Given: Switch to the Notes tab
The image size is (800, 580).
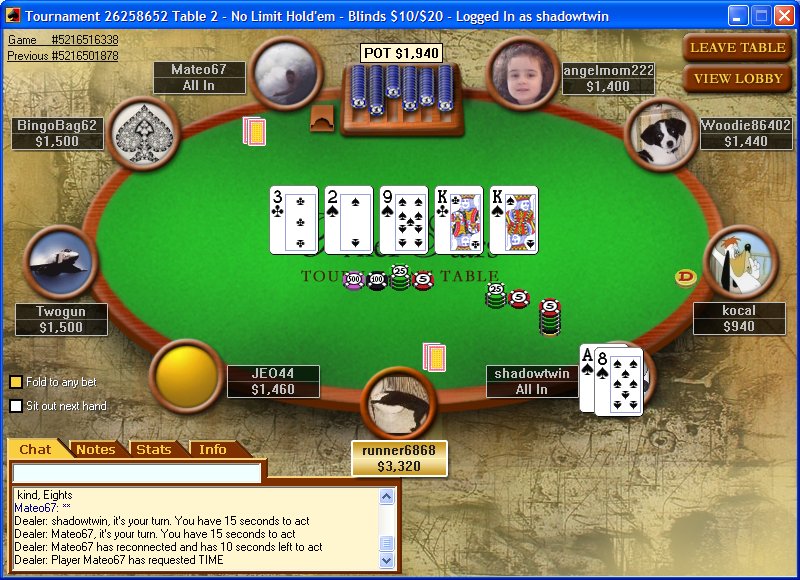Looking at the screenshot, I should 96,450.
